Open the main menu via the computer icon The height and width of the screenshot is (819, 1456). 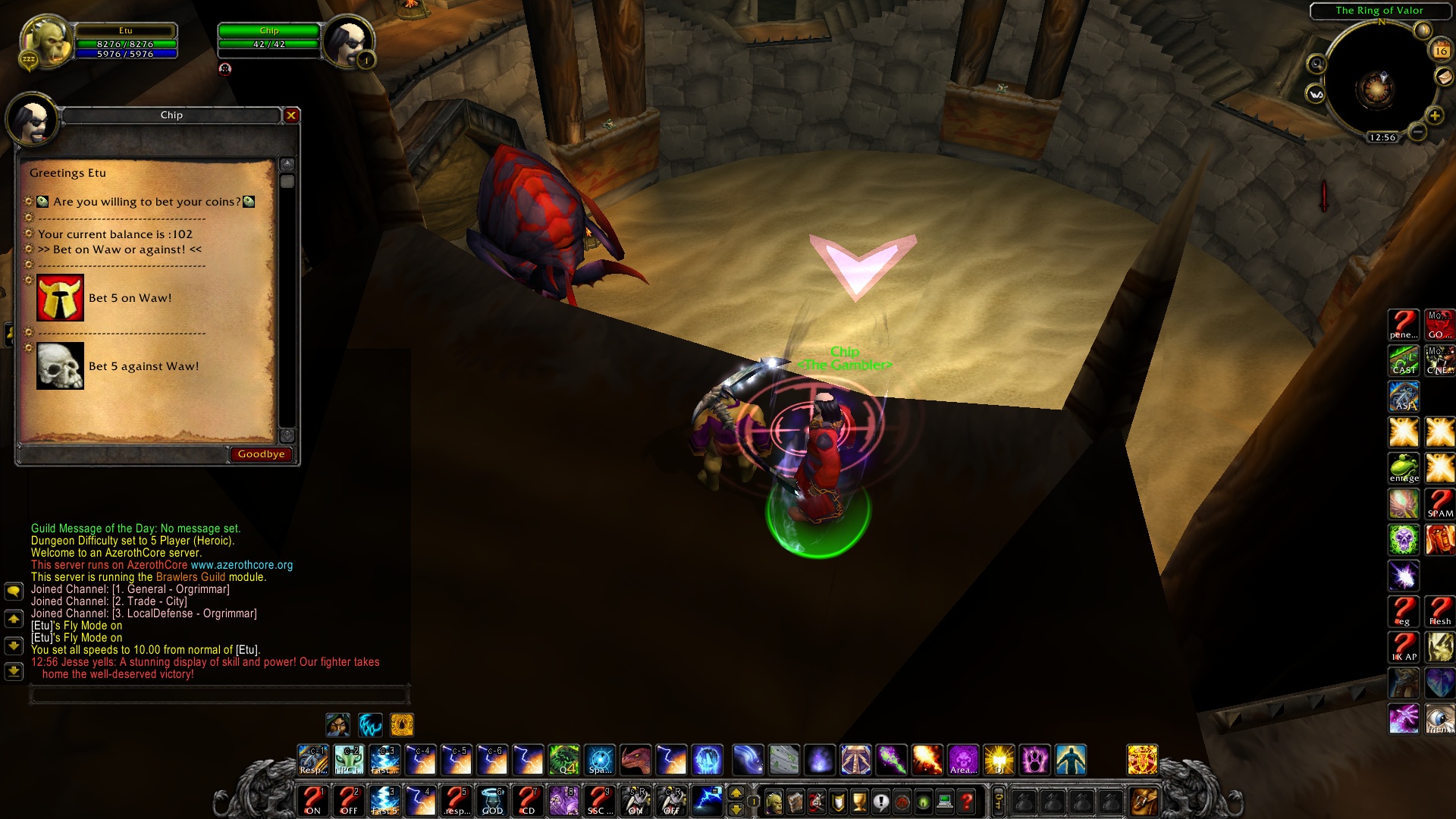[943, 802]
